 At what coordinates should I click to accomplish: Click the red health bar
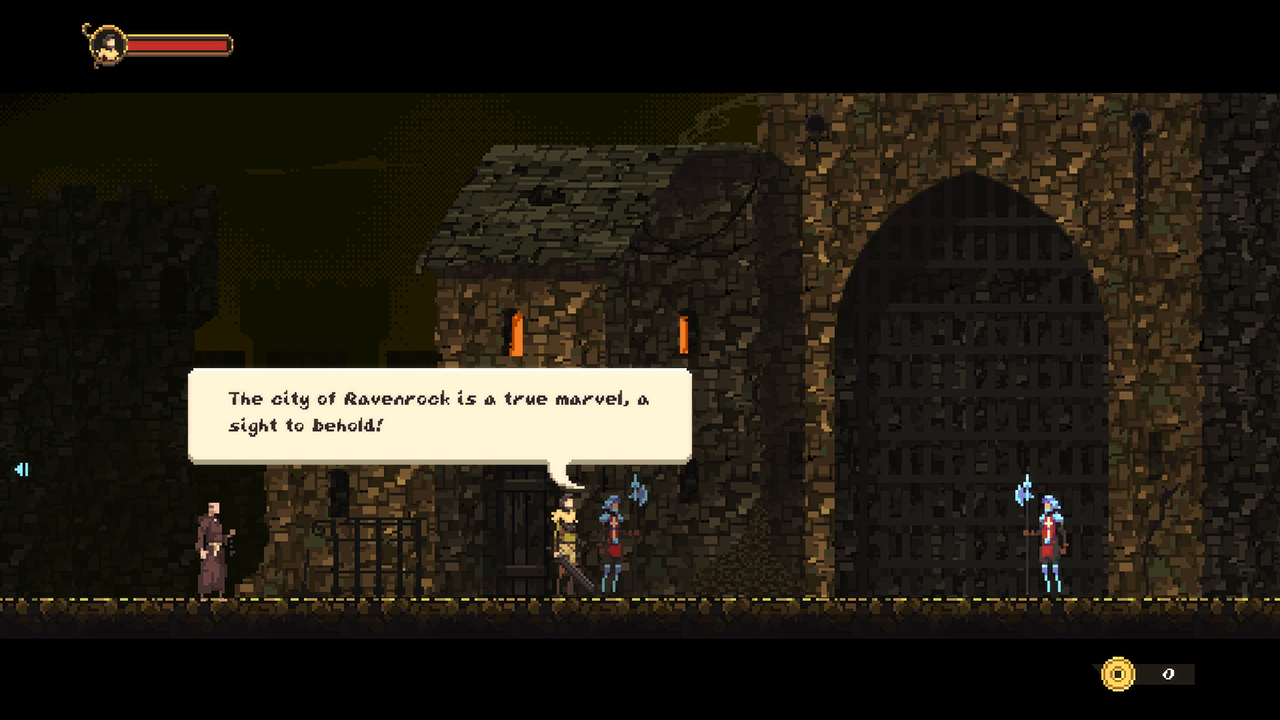178,44
